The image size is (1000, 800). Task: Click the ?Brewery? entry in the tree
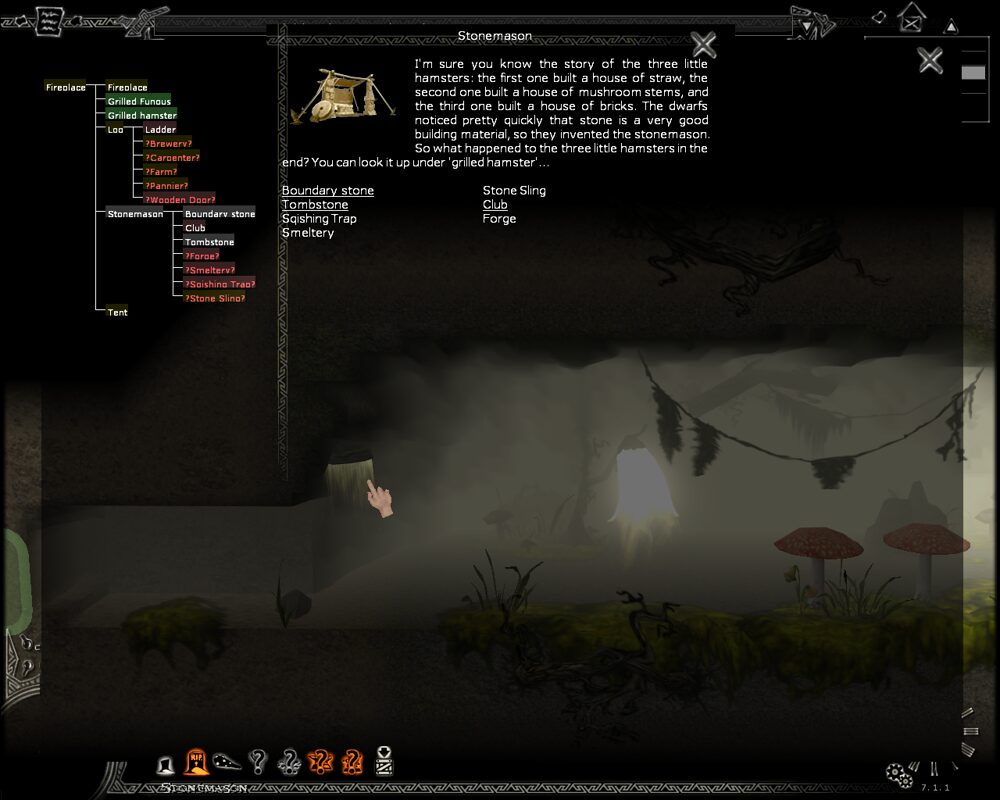coord(168,144)
